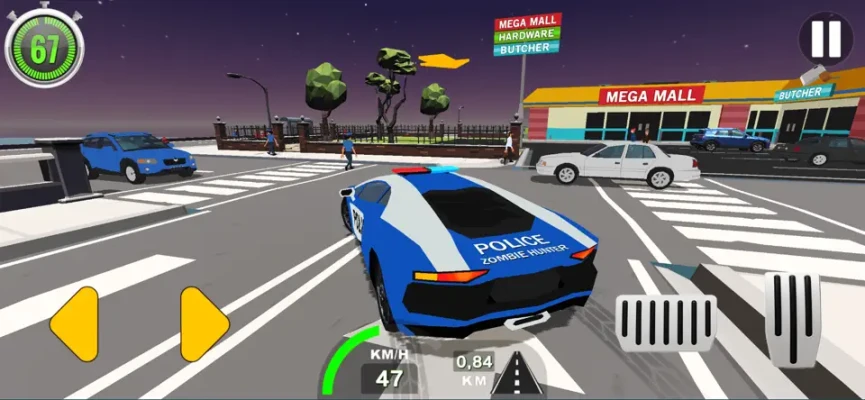The image size is (865, 400).
Task: Pause the game
Action: point(826,39)
